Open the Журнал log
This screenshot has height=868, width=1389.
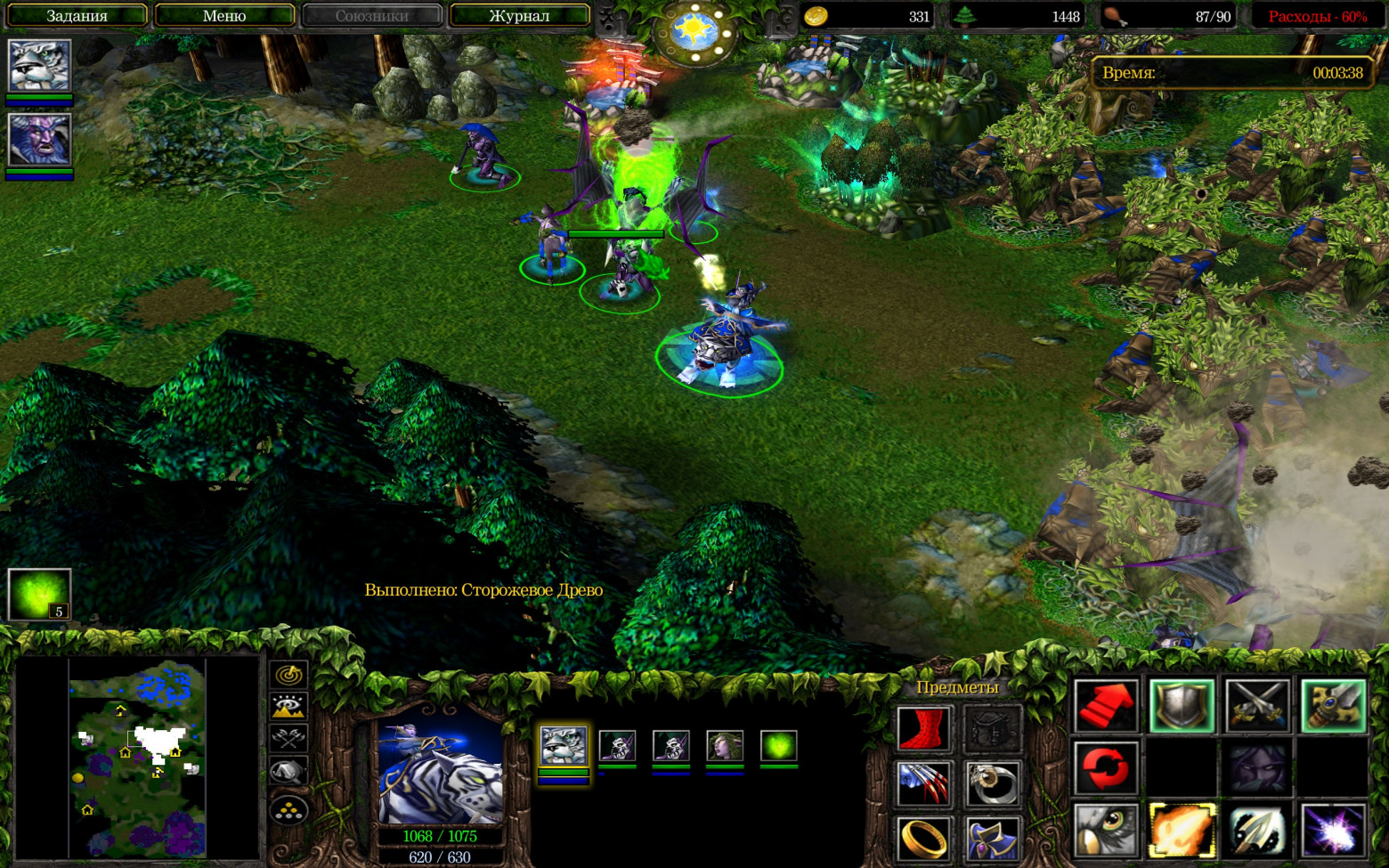519,16
